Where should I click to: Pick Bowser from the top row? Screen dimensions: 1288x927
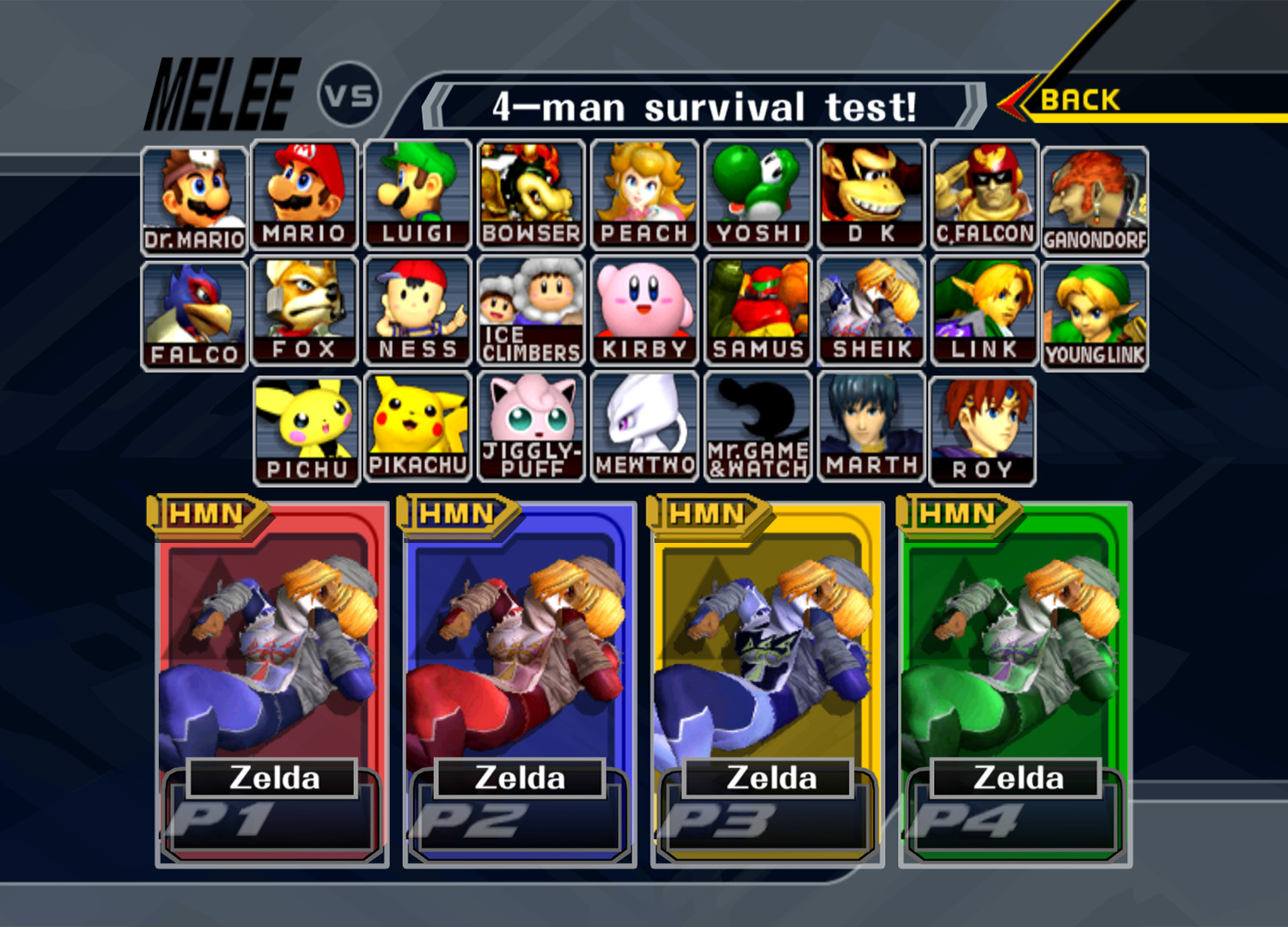tap(530, 193)
